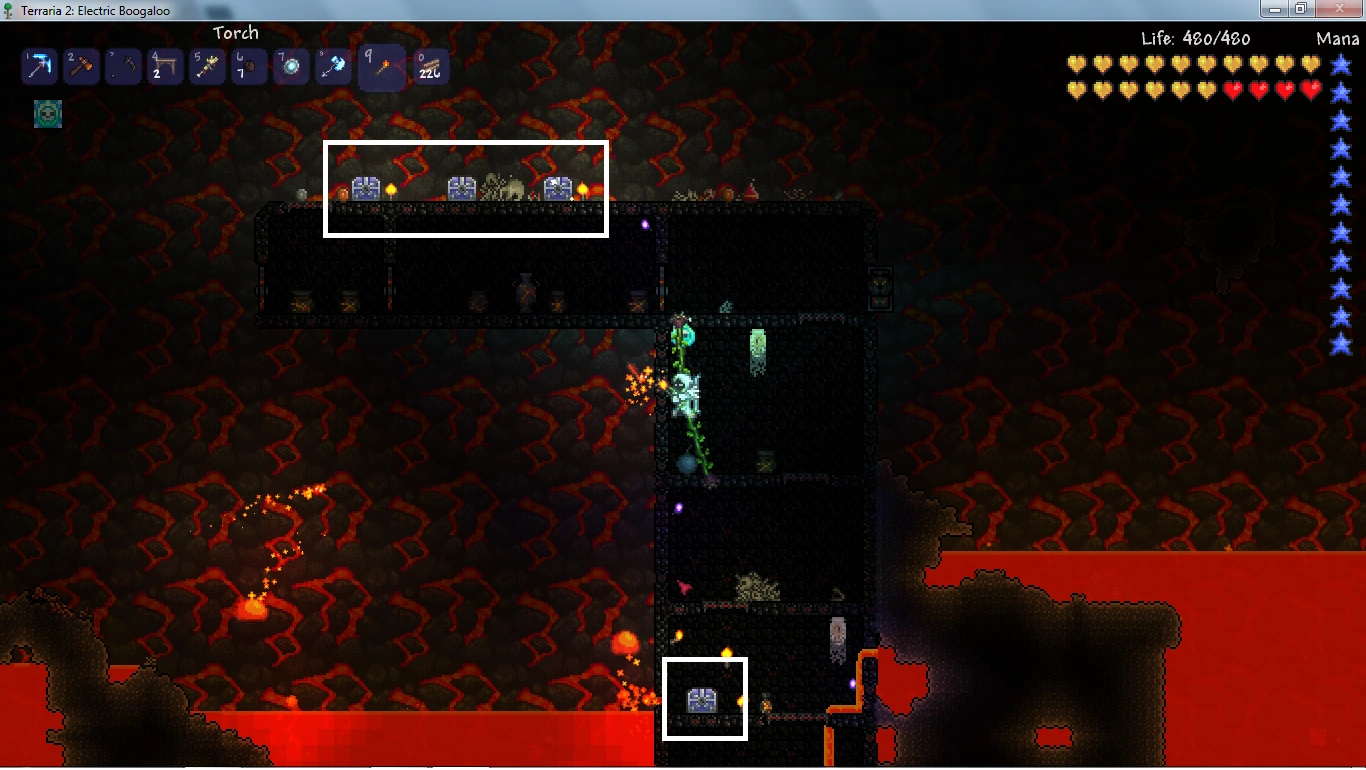1366x770 pixels.
Task: Dismiss the active buff icon below the hotbar
Action: point(47,115)
